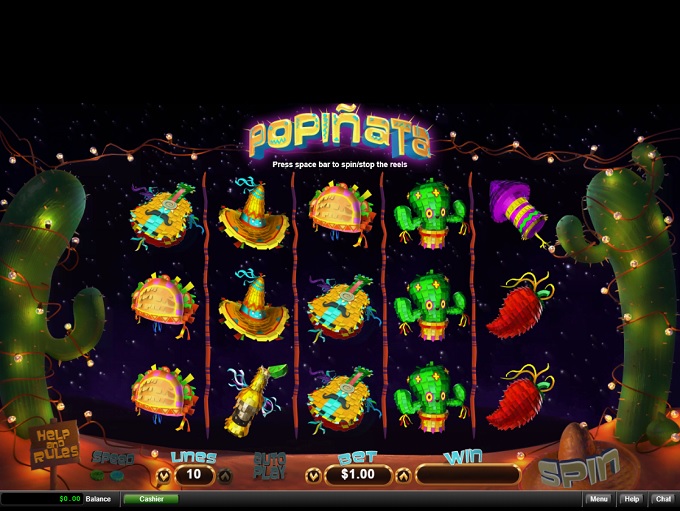The width and height of the screenshot is (680, 511).
Task: Open the Chat window
Action: [x=663, y=499]
